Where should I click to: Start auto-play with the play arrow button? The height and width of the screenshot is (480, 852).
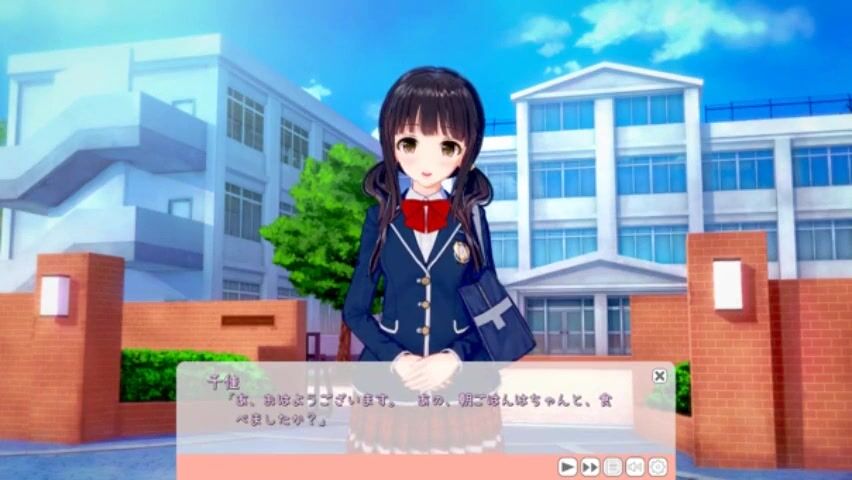pos(567,466)
